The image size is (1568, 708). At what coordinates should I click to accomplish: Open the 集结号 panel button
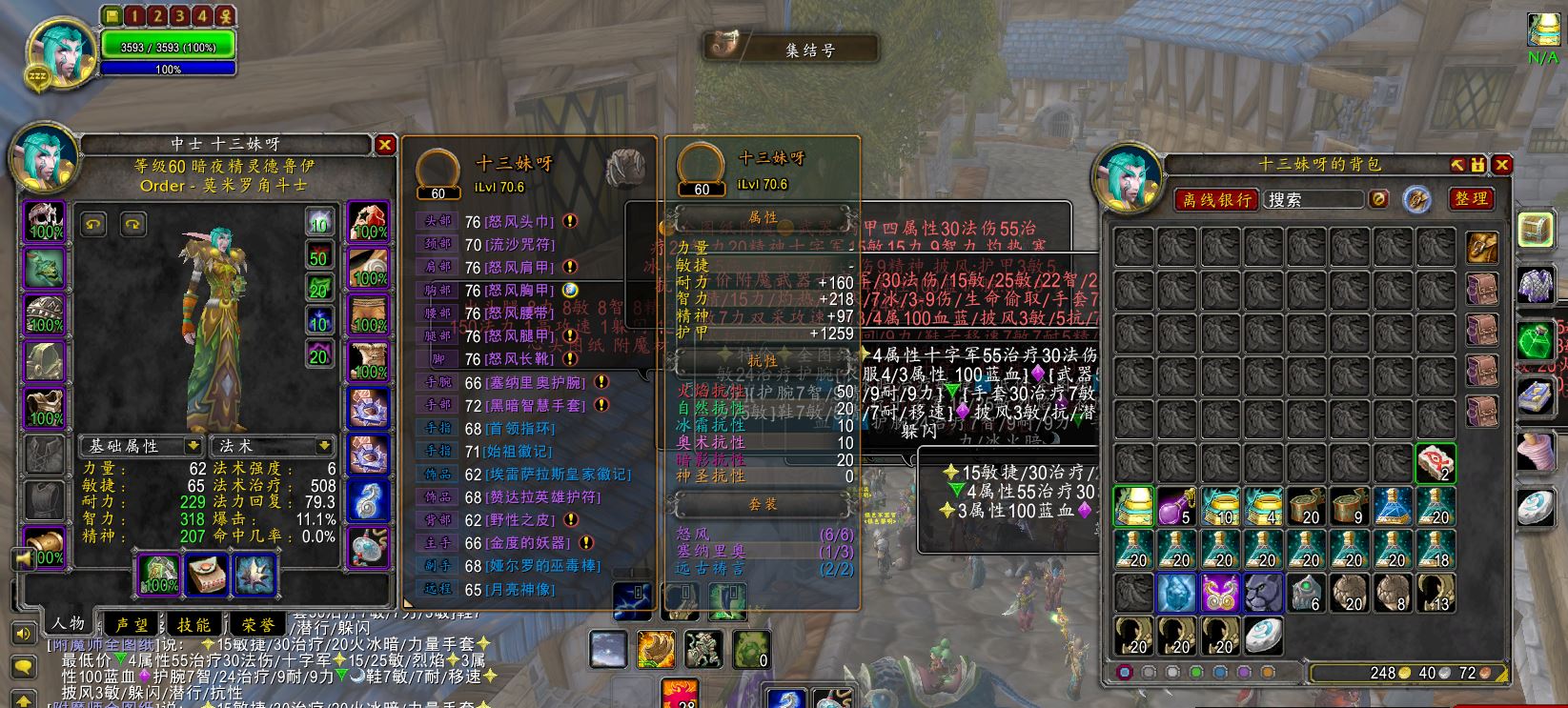pos(790,49)
